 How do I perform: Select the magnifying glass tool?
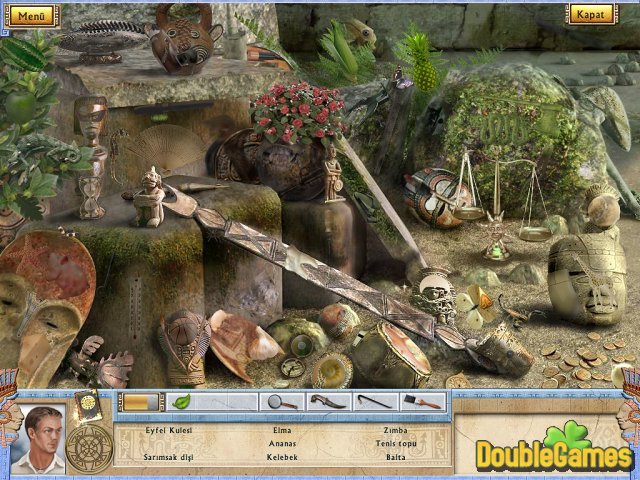click(281, 402)
